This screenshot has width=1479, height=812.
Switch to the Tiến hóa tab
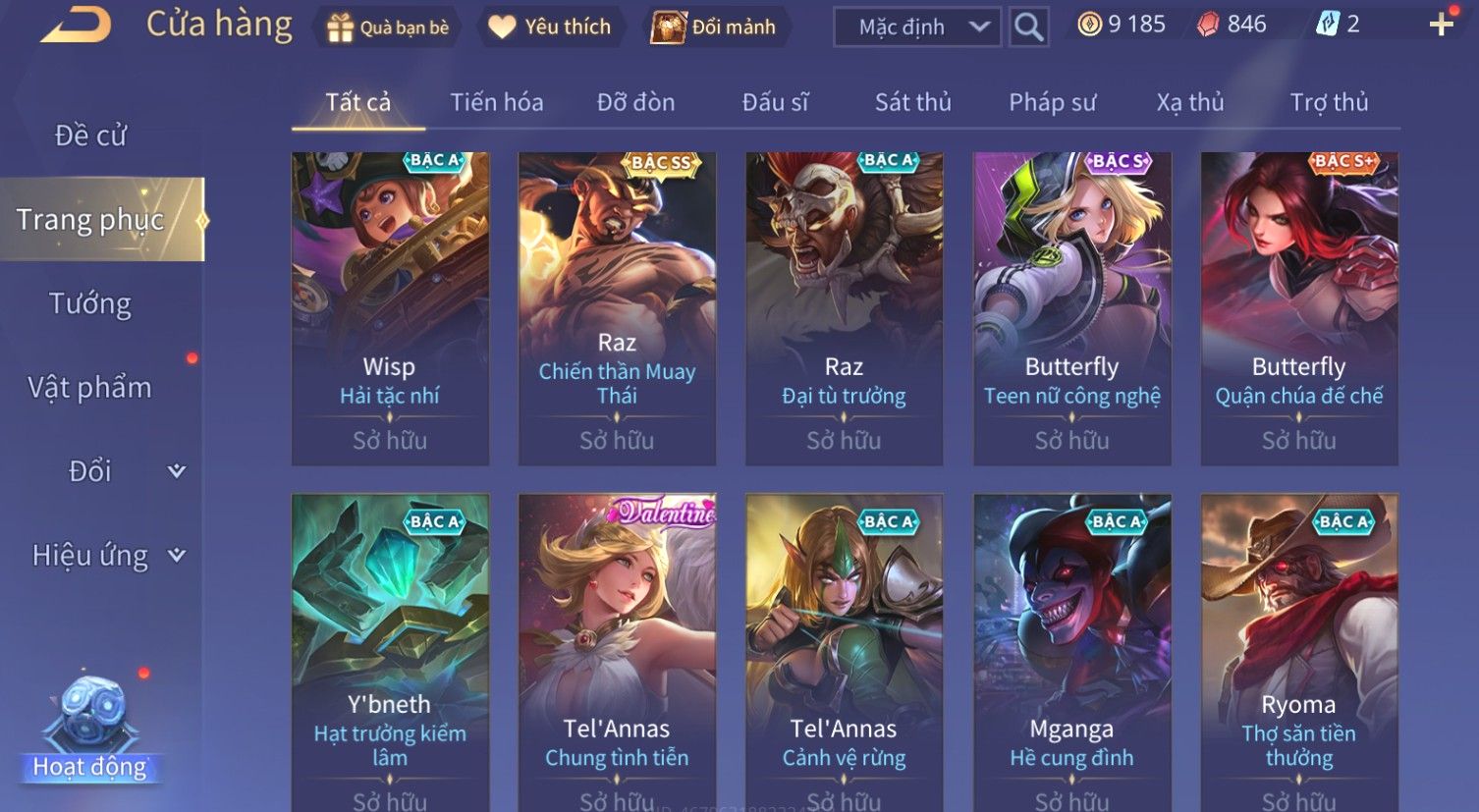496,102
